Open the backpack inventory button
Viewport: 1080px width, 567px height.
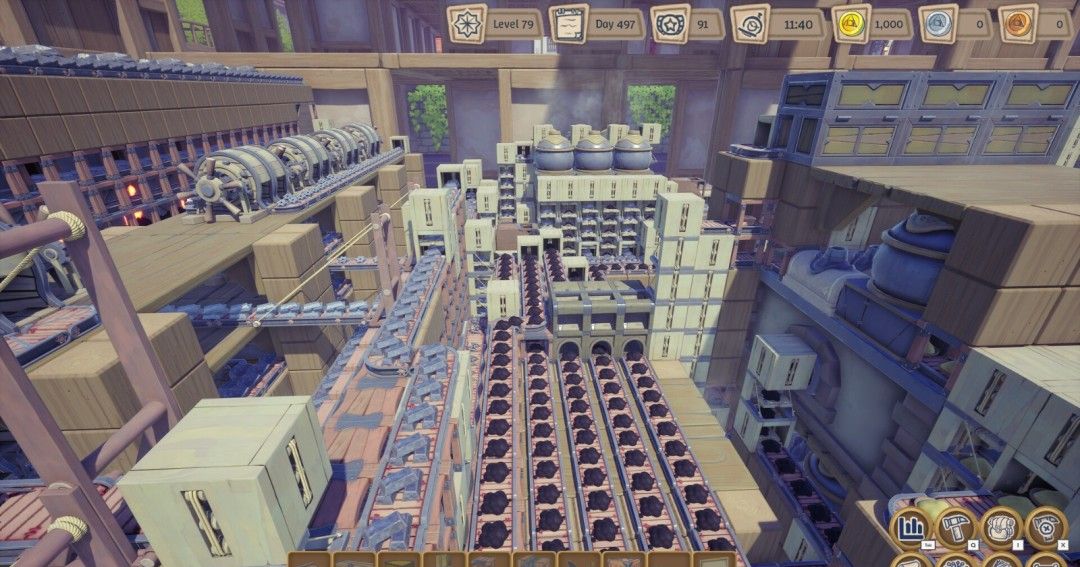point(1002,527)
